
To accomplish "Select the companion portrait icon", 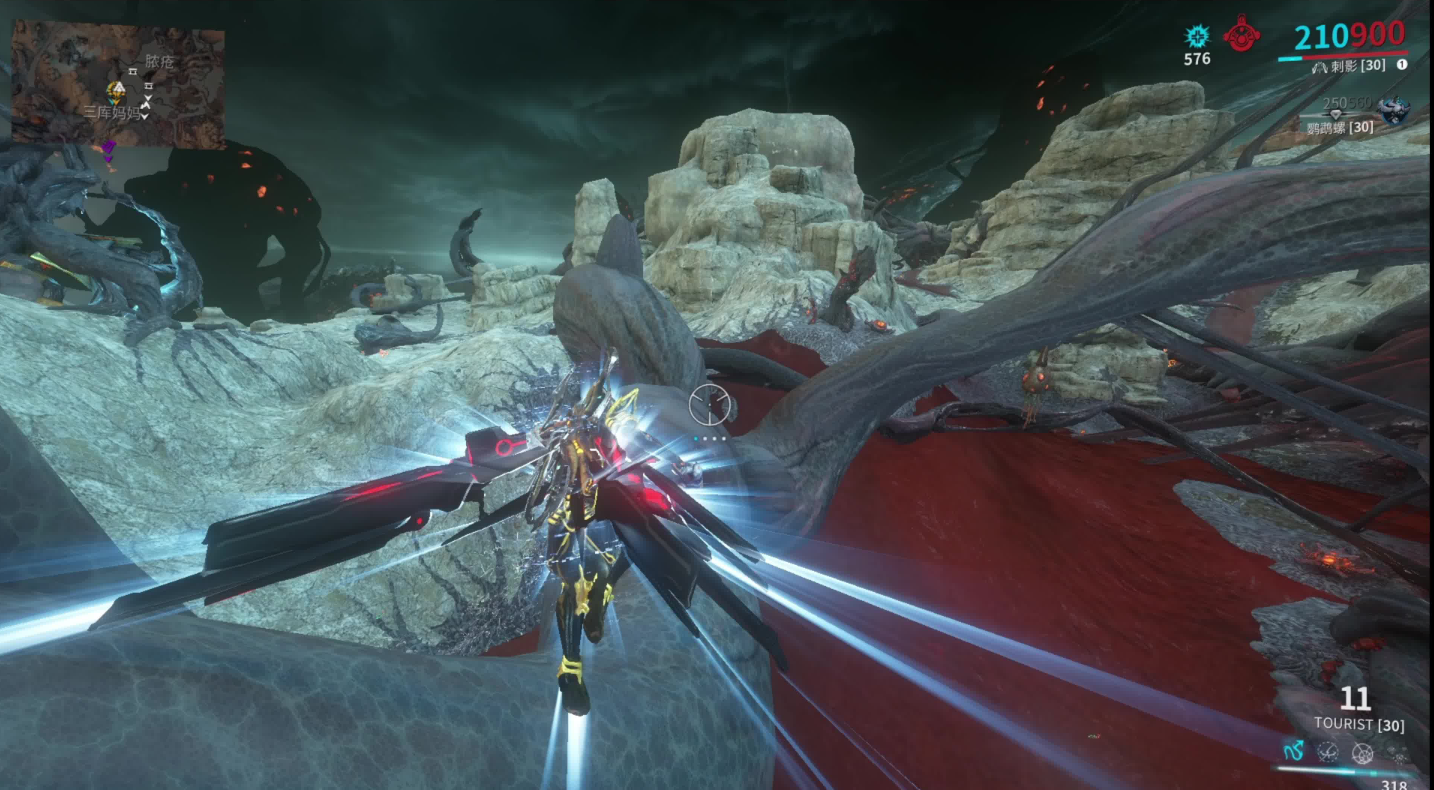I will (1392, 110).
